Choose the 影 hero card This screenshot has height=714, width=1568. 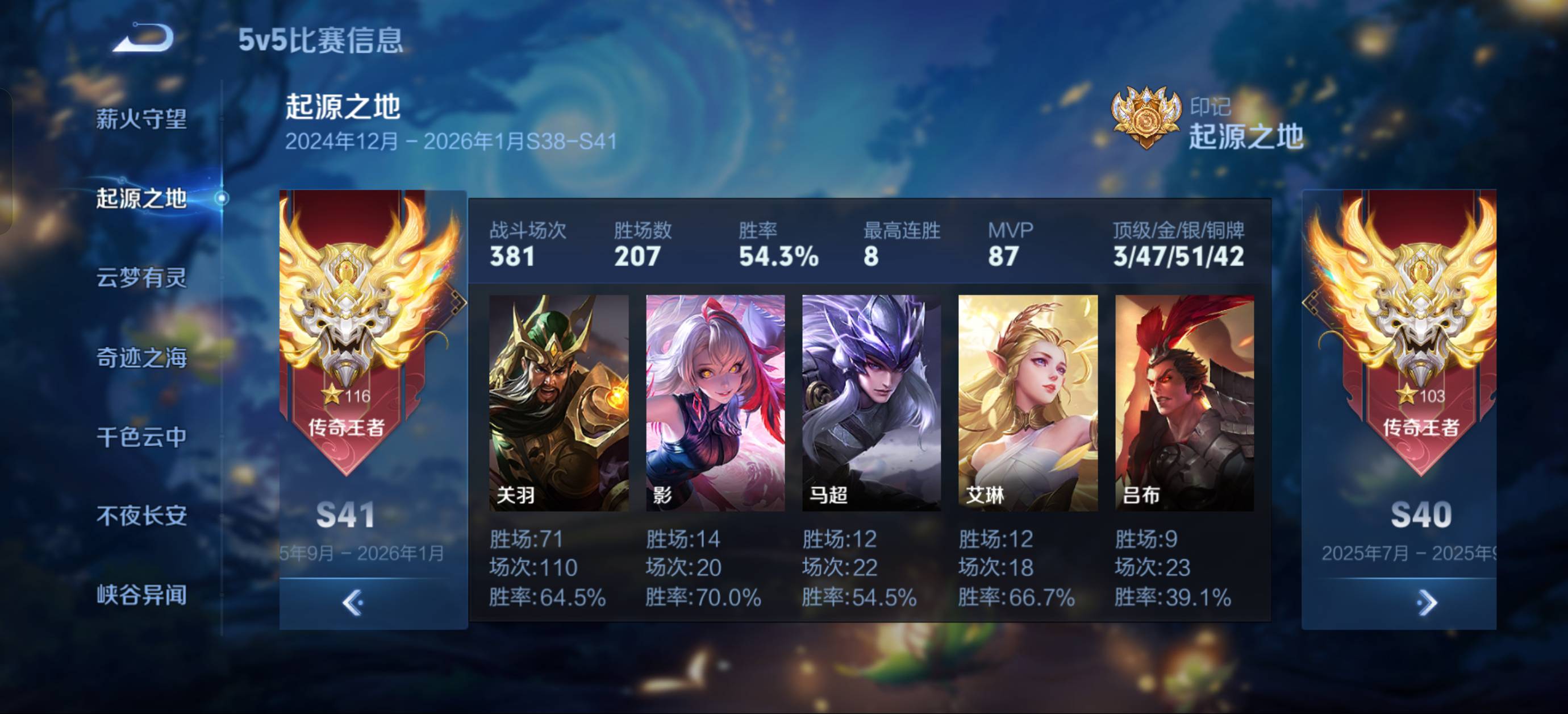[715, 402]
